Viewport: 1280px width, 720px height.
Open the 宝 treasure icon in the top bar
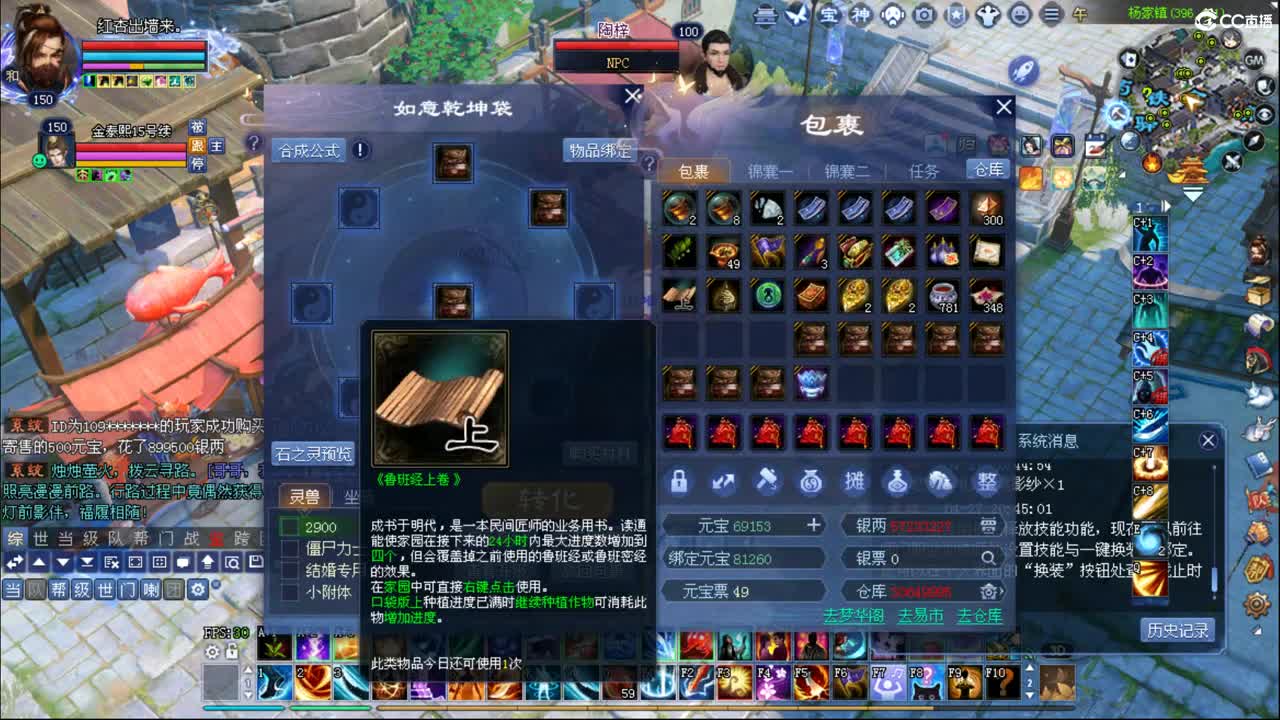pyautogui.click(x=830, y=15)
